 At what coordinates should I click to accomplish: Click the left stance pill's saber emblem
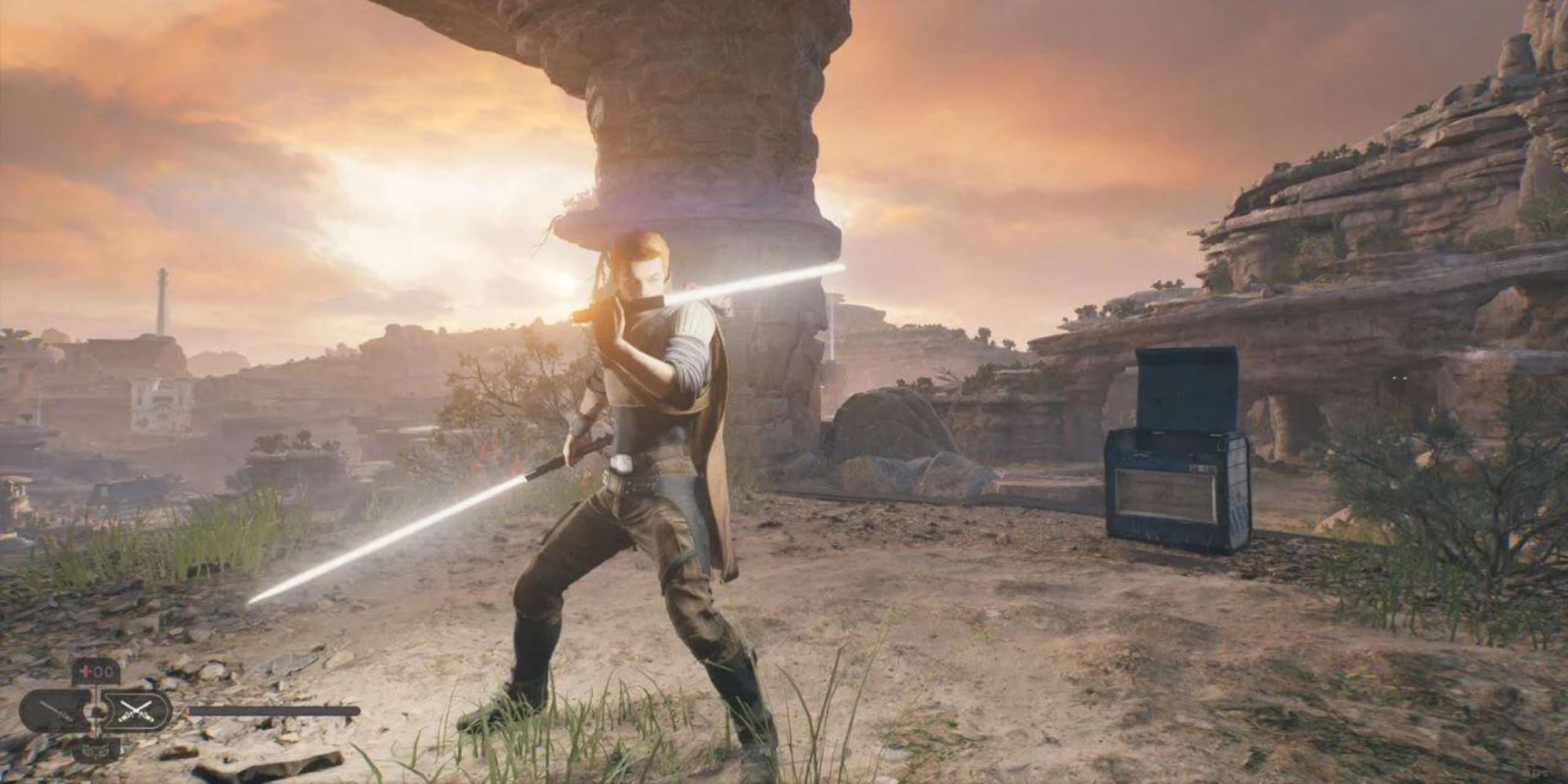coord(55,712)
